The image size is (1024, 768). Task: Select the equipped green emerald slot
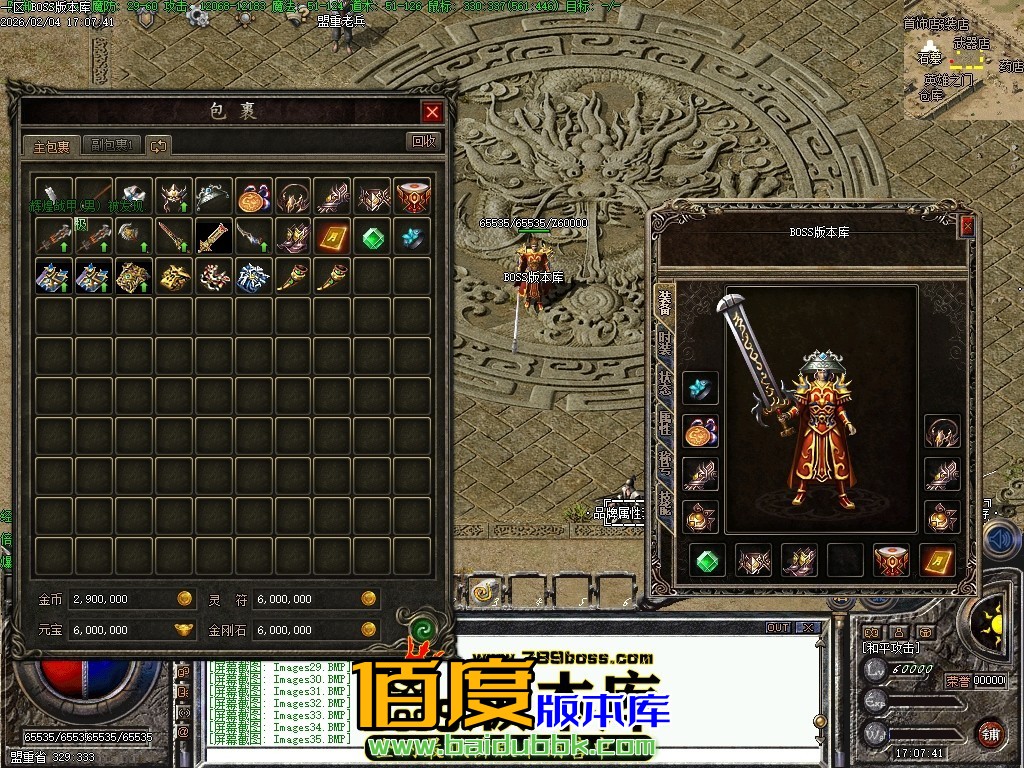coord(709,561)
